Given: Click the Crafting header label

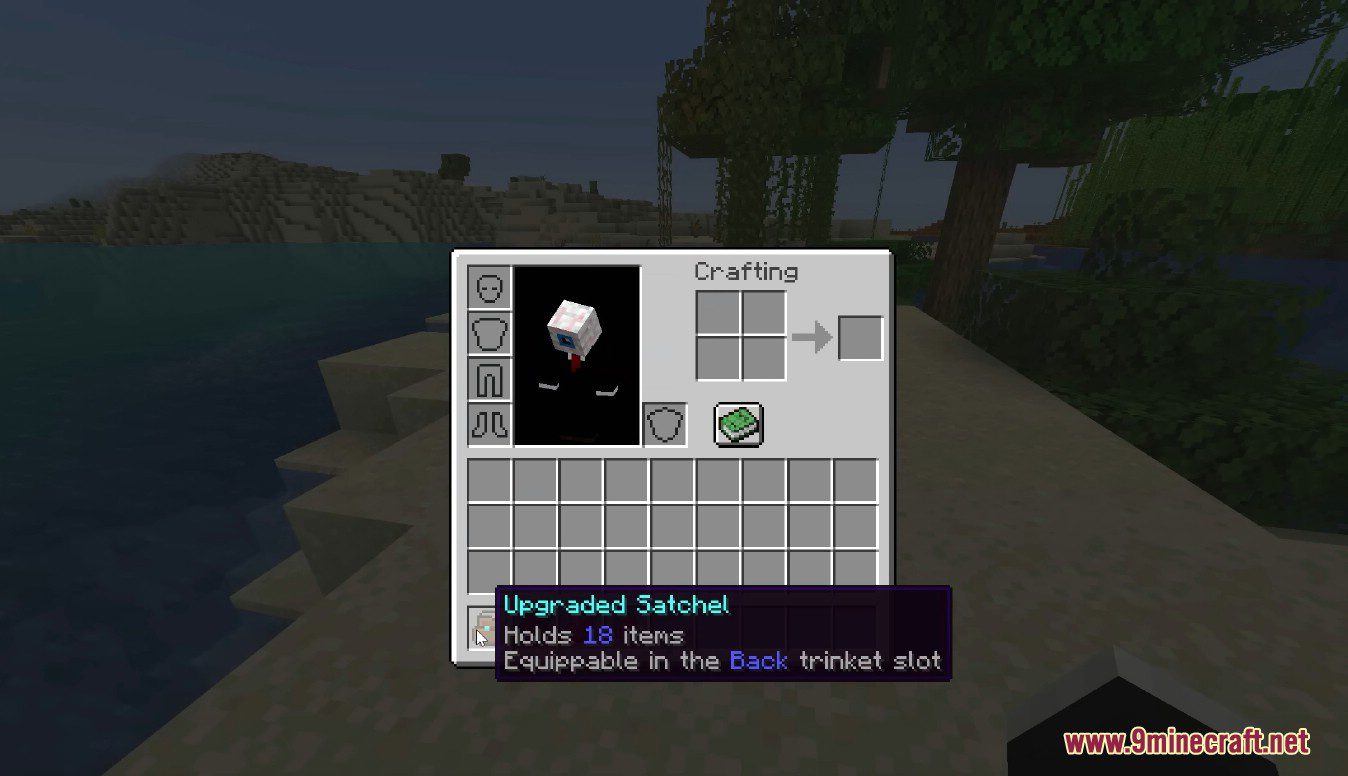Looking at the screenshot, I should (745, 271).
